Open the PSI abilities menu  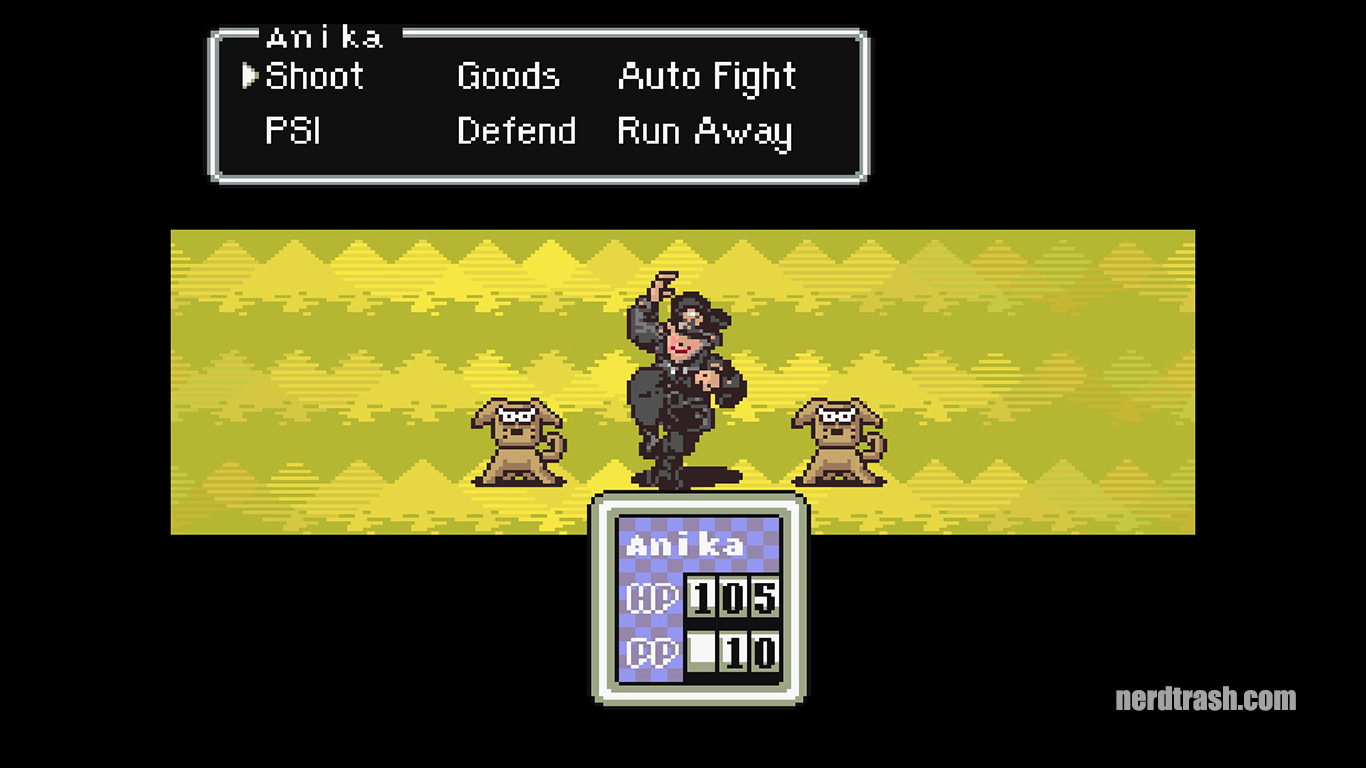point(290,131)
